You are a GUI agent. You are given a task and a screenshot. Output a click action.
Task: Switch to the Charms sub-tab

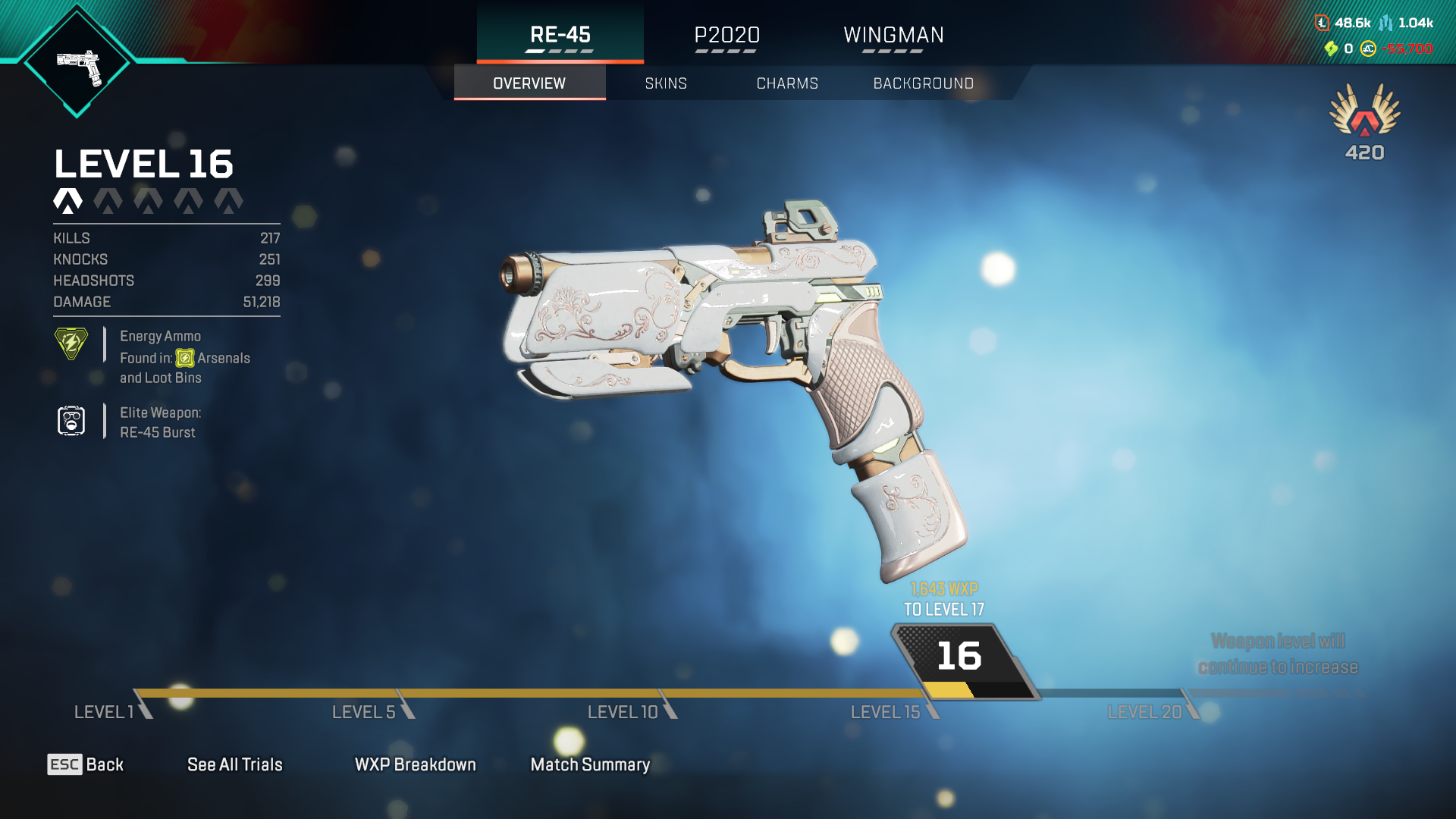787,83
